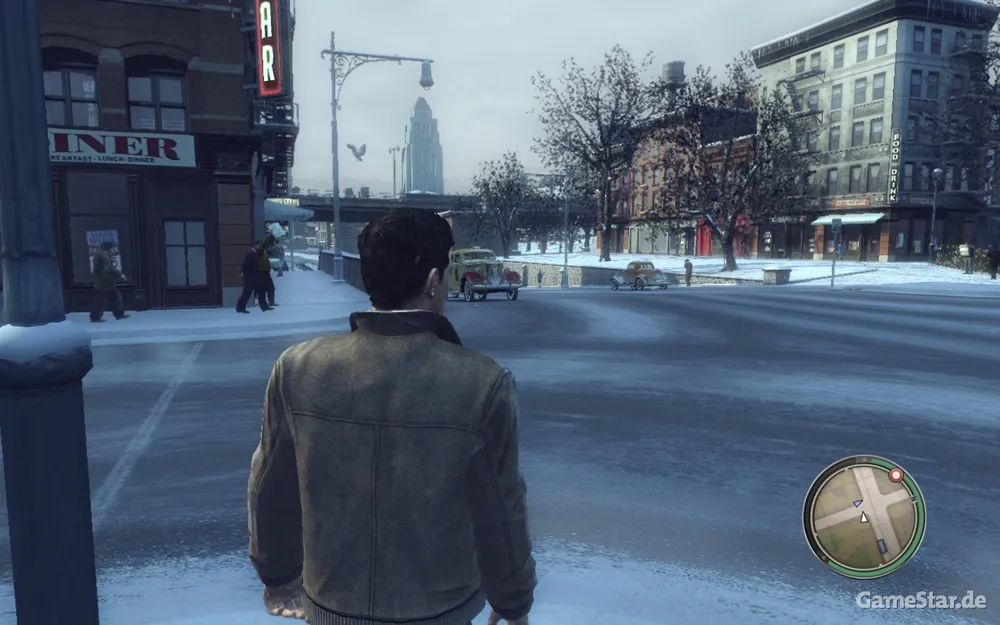Click the GameStar.de watermark
This screenshot has height=625, width=1000.
920,600
